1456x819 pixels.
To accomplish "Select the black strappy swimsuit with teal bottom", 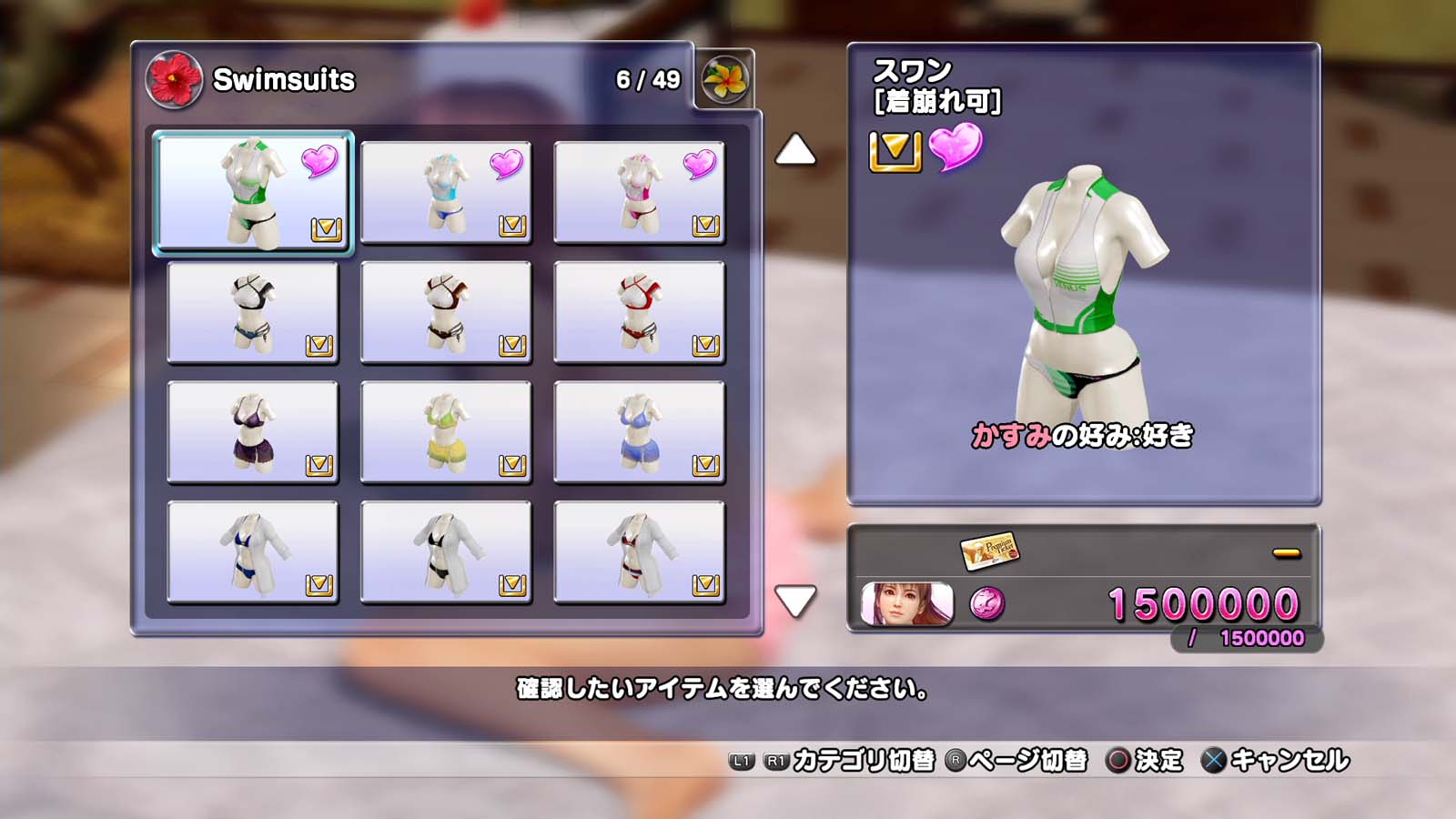I will tap(253, 313).
